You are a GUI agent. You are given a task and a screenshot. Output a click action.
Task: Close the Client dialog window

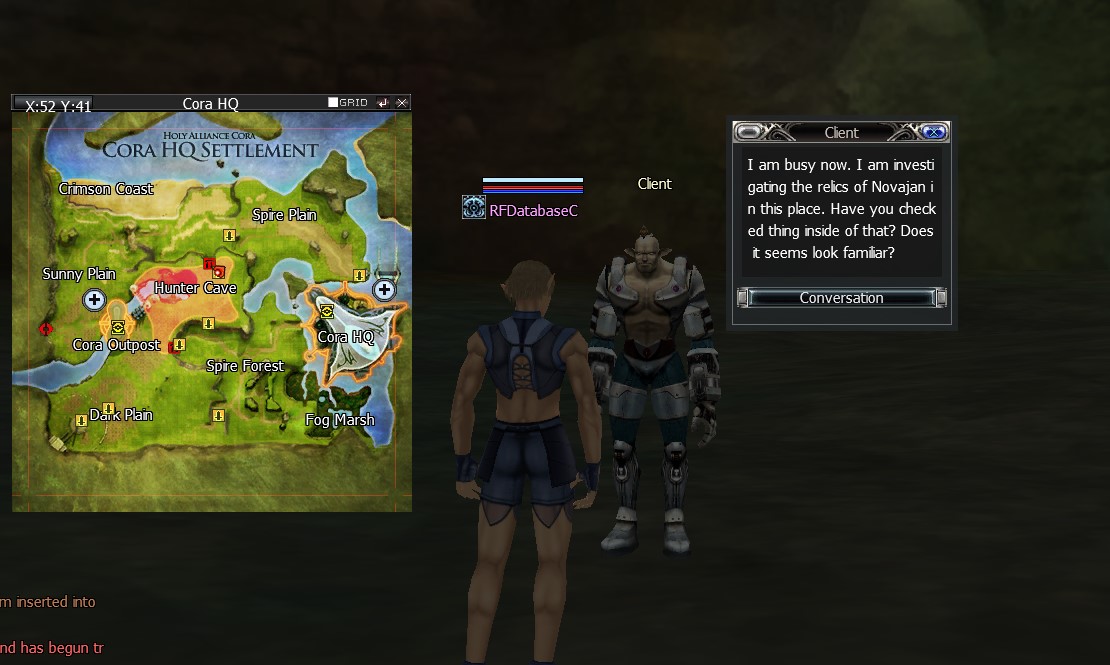coord(933,132)
